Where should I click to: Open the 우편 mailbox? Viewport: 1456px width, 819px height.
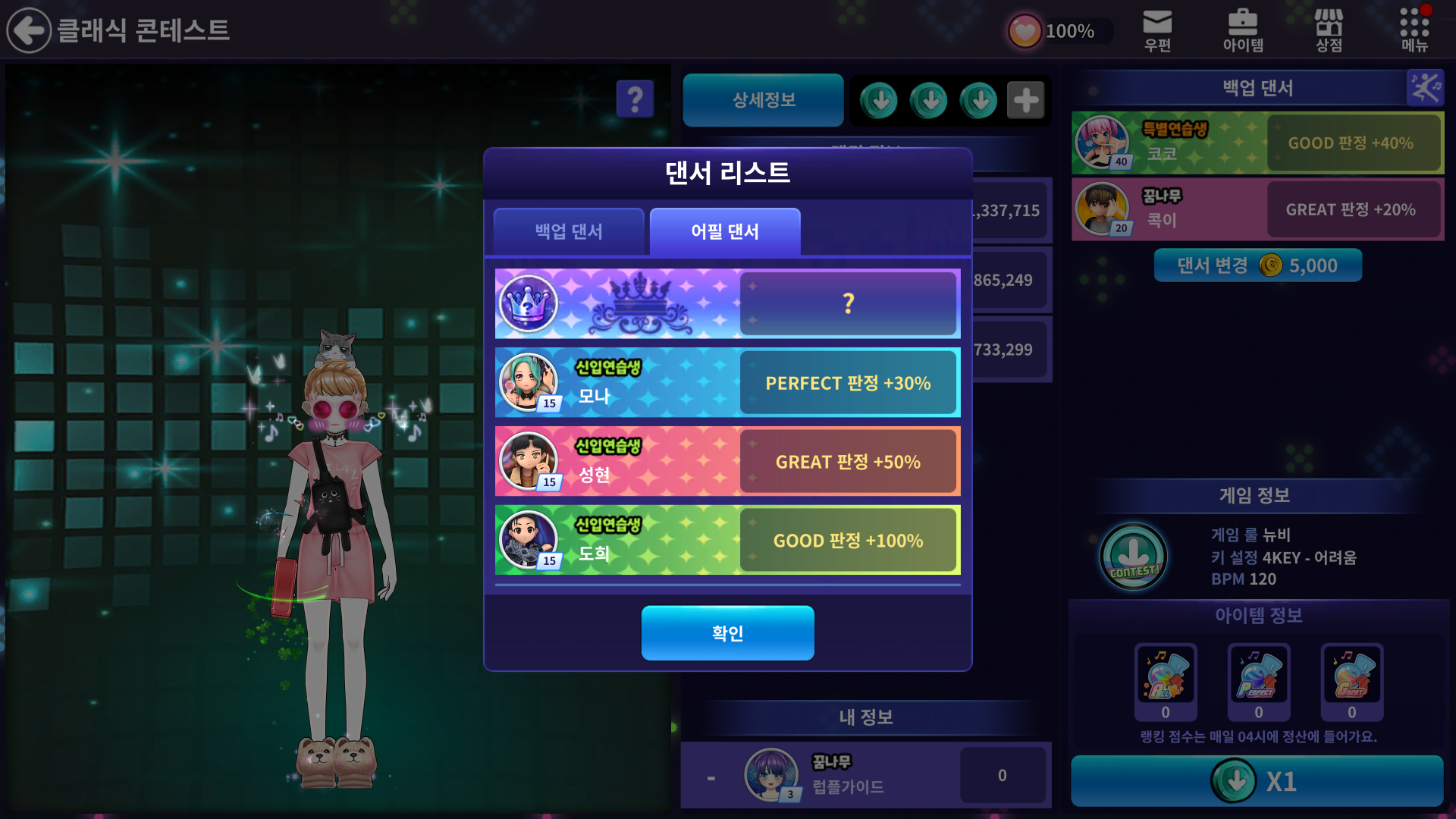pyautogui.click(x=1157, y=30)
